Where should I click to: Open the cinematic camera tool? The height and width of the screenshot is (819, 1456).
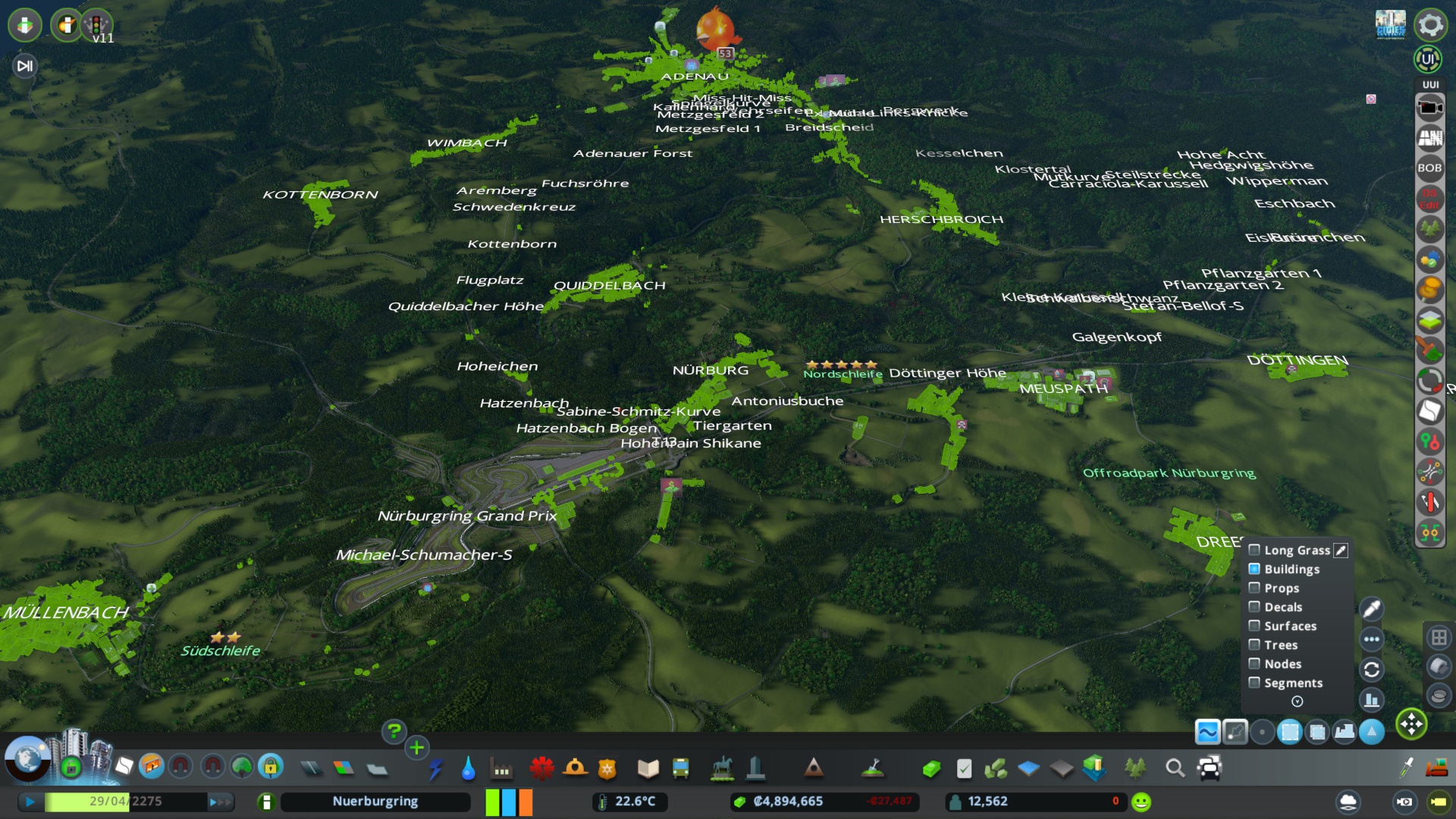(x=1430, y=105)
